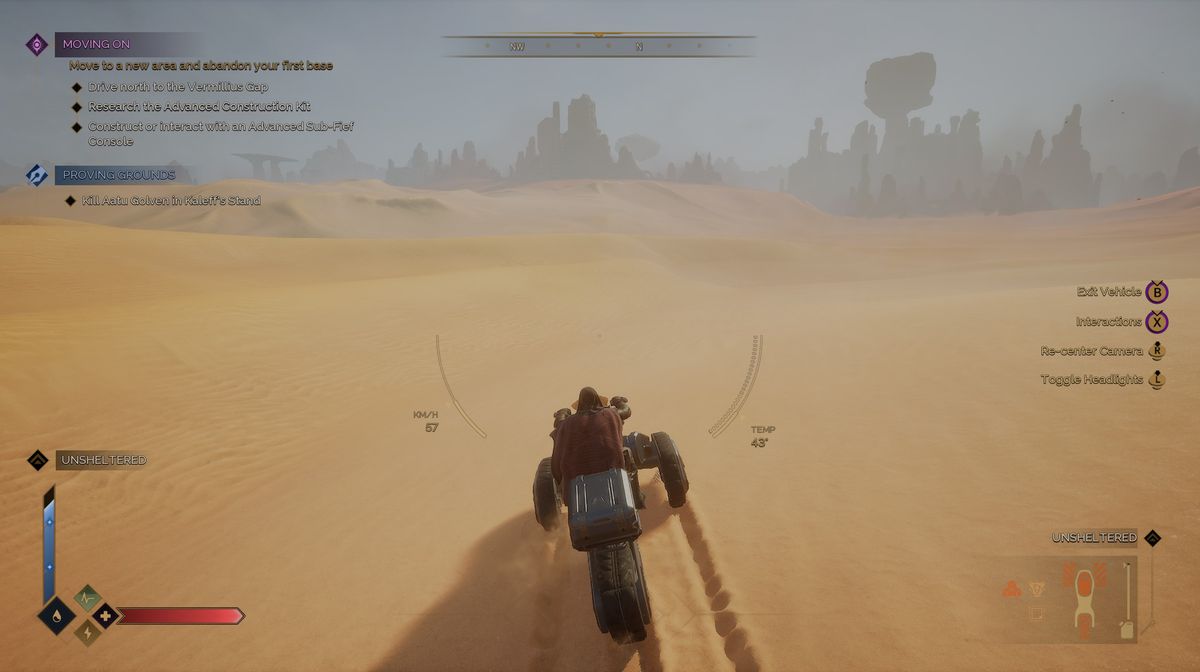Click the blue Proving Grounds quest icon

point(37,174)
